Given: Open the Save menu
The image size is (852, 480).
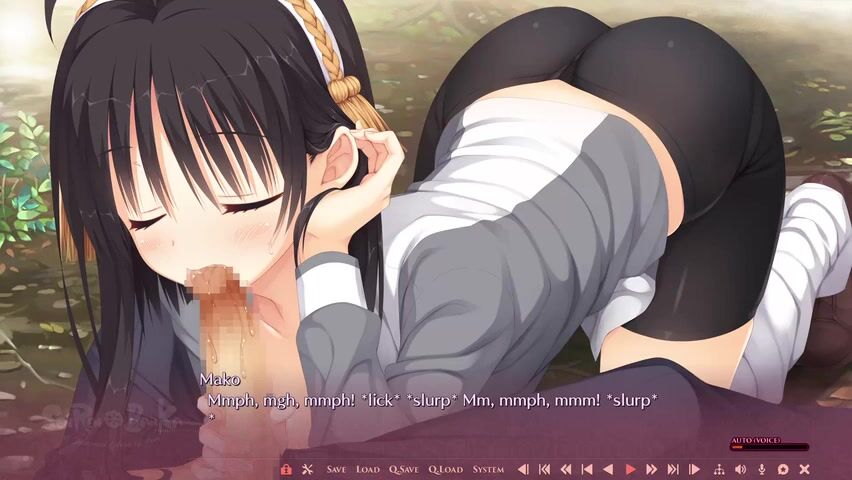Looking at the screenshot, I should coord(336,469).
